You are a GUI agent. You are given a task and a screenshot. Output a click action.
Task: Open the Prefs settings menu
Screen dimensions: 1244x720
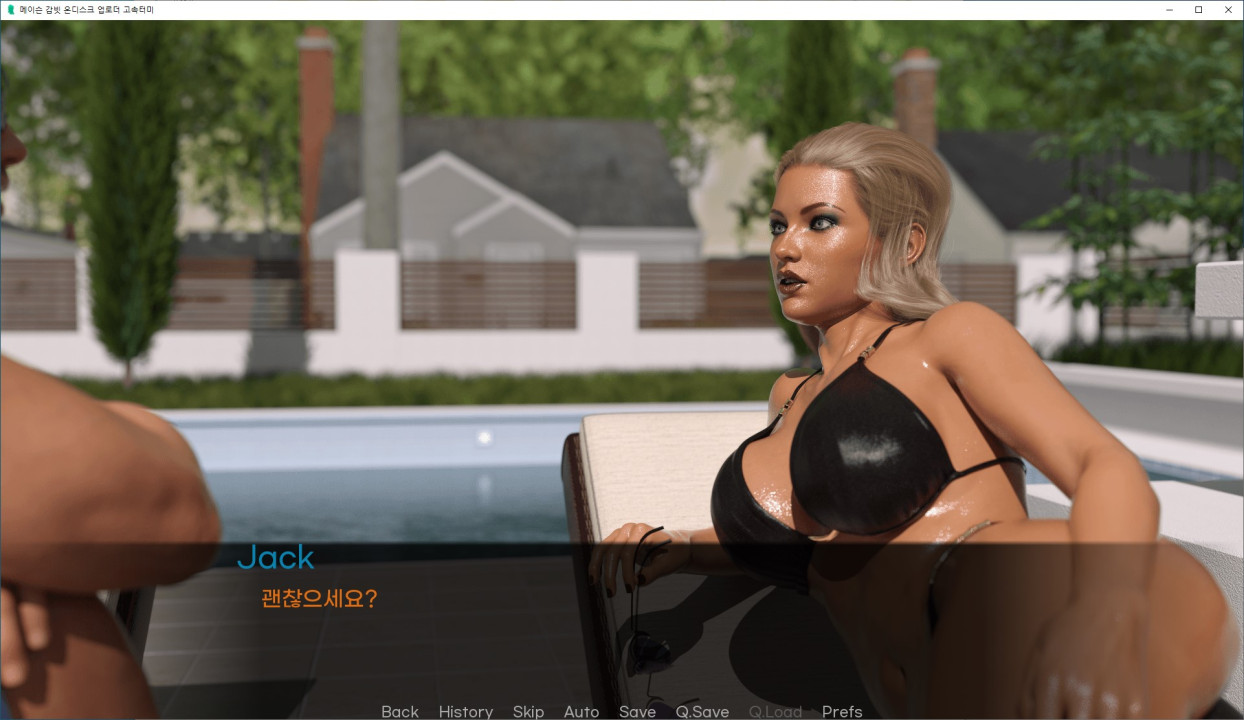coord(842,711)
